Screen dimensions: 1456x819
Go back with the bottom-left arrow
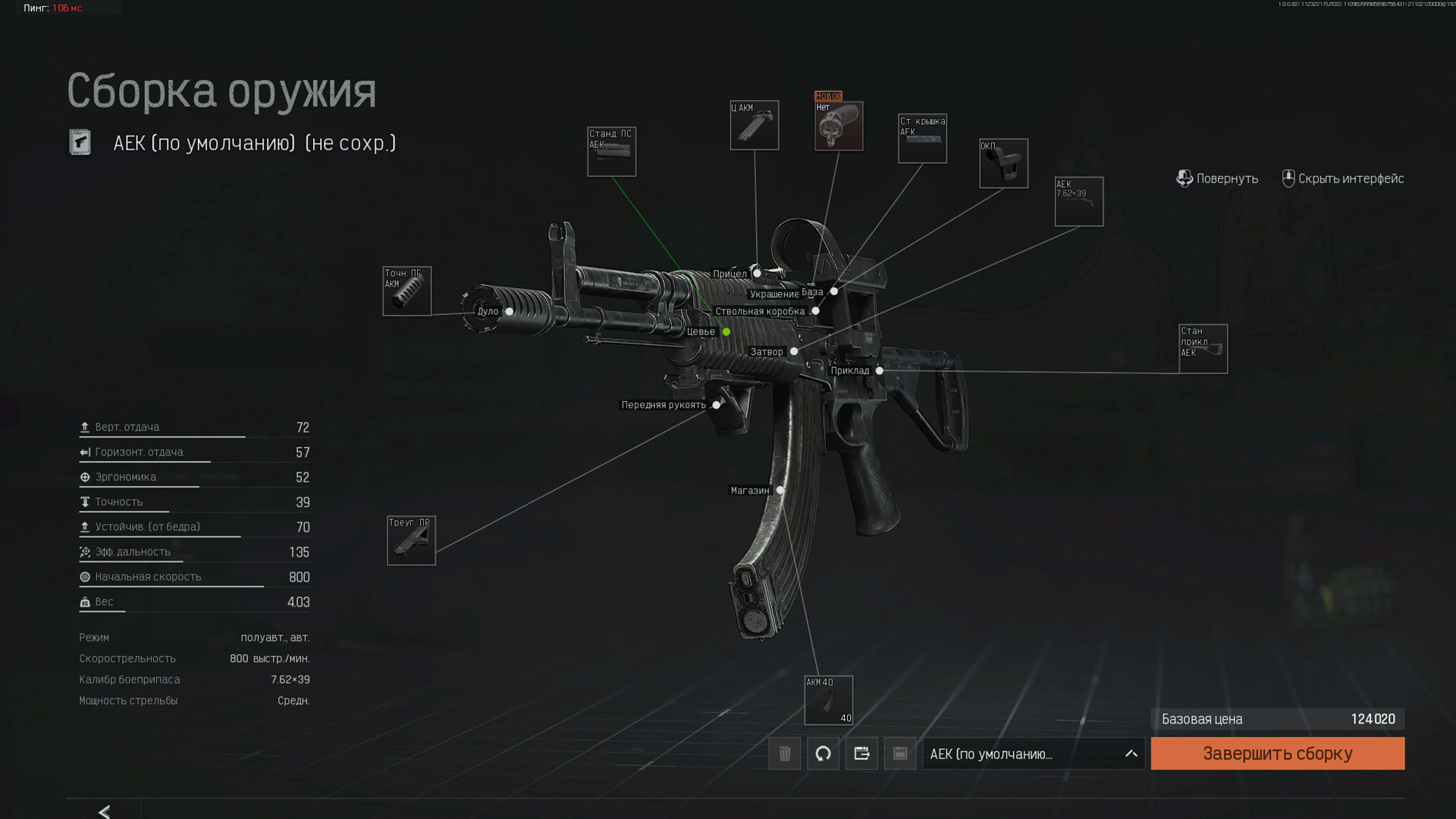pos(104,811)
